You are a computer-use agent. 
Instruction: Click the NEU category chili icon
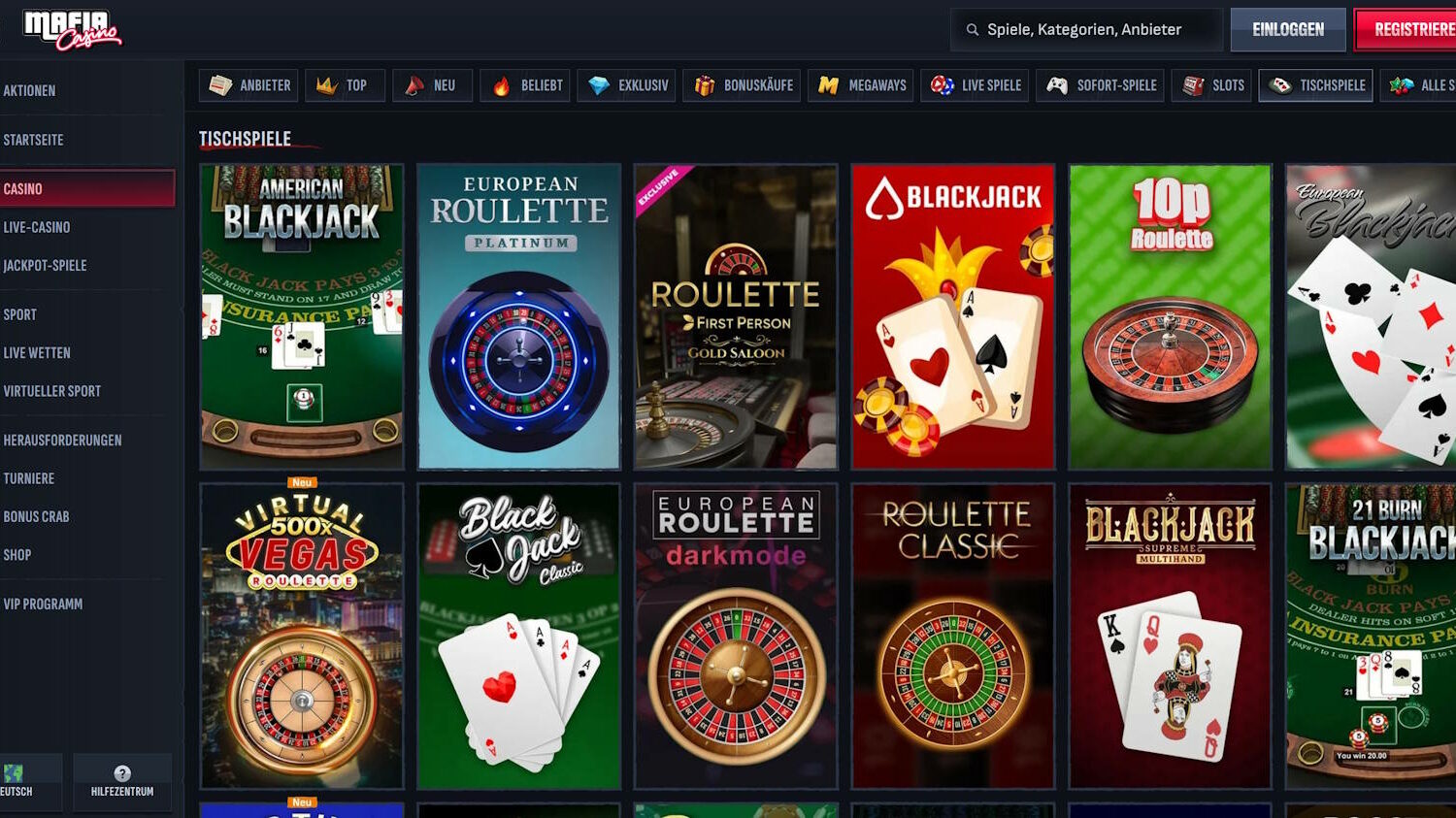tap(414, 85)
